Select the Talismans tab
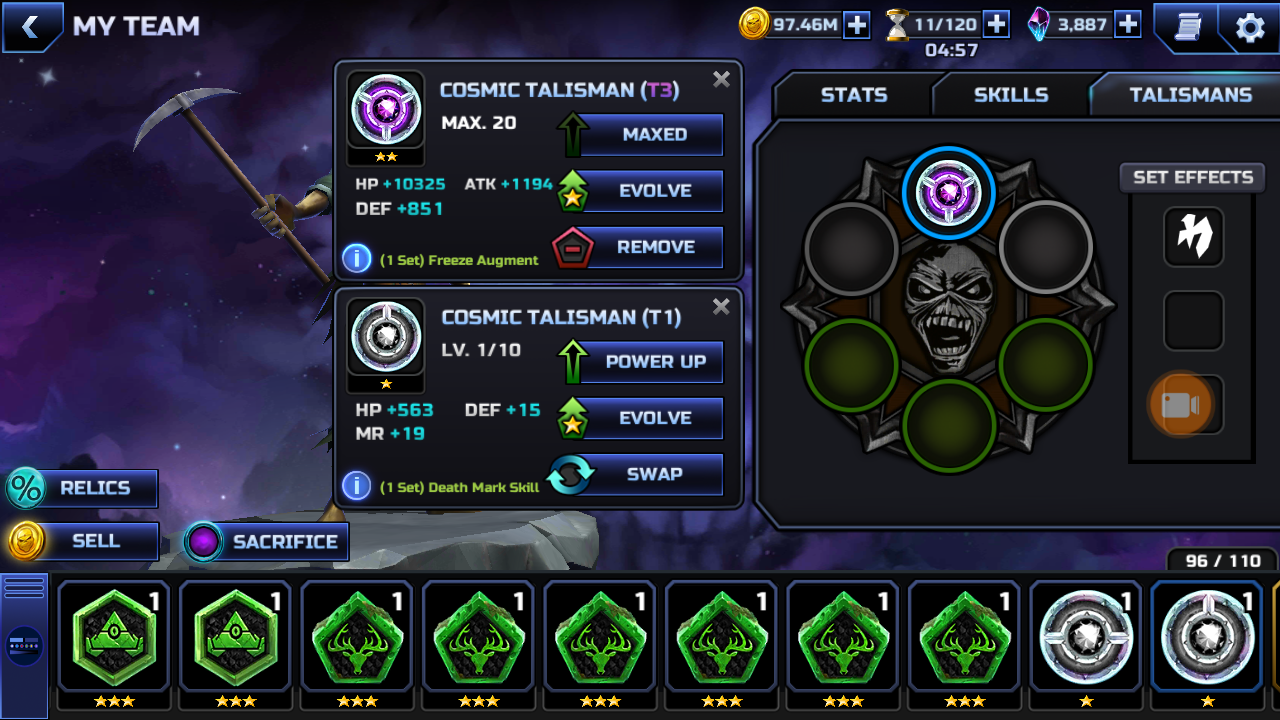Screen dimensions: 1280x720 tap(1190, 95)
